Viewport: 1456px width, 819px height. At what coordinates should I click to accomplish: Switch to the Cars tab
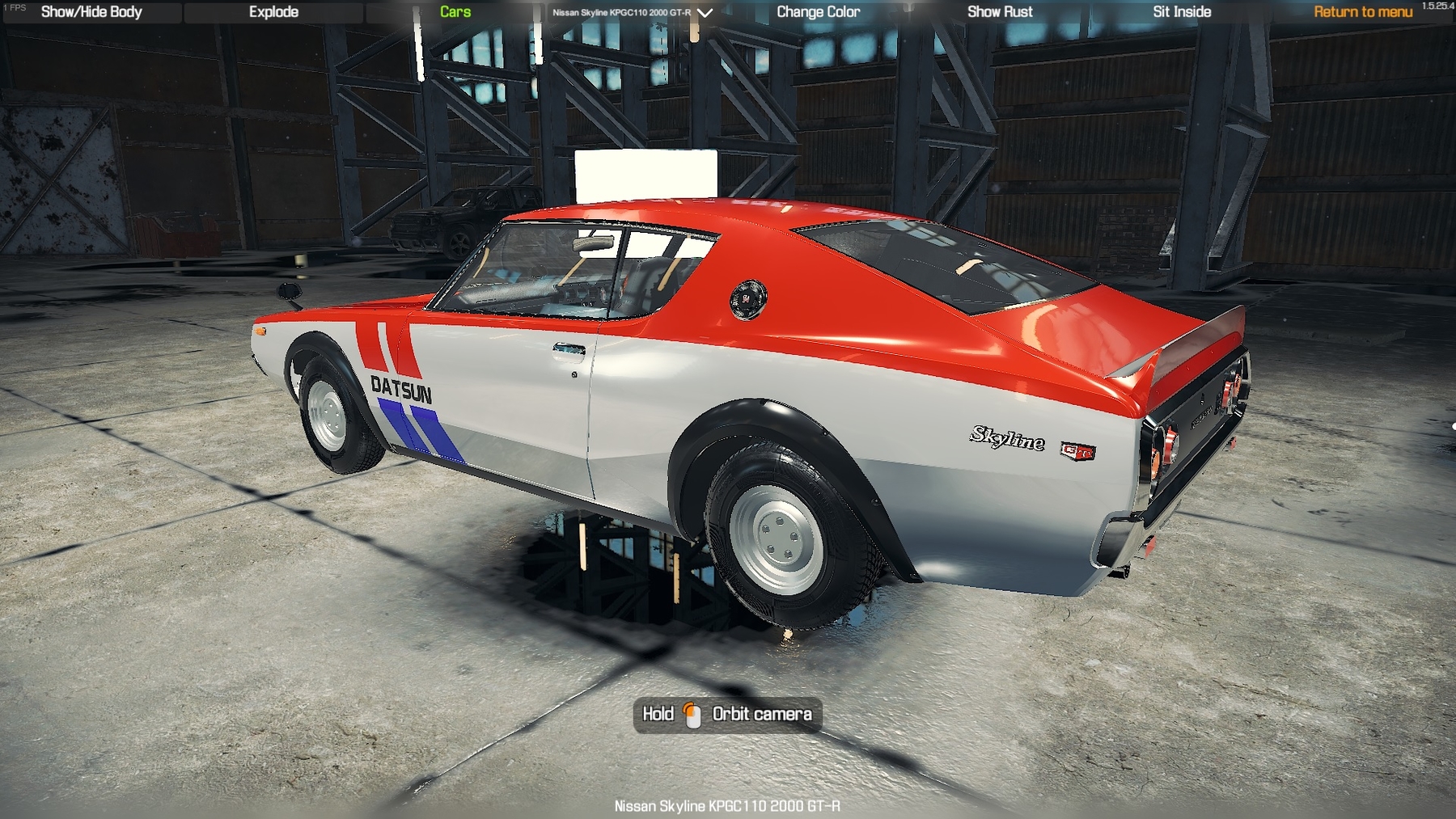pos(455,12)
